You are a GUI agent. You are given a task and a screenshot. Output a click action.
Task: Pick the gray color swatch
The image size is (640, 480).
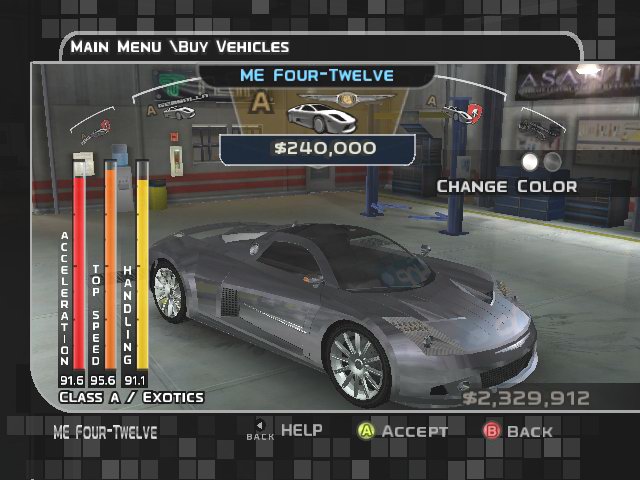552,161
